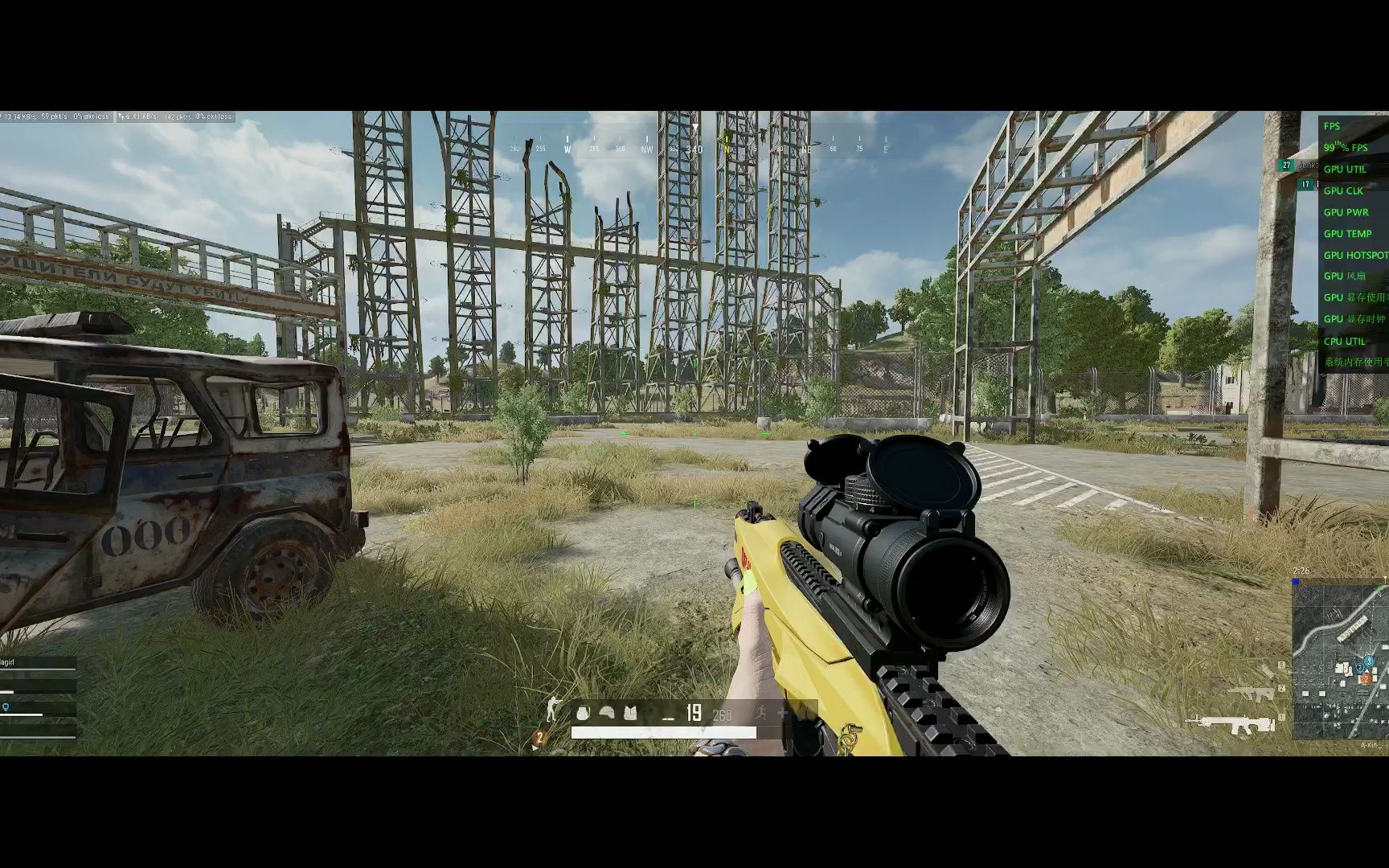The width and height of the screenshot is (1389, 868).
Task: Click the helmet icon on the status bar
Action: tap(606, 713)
